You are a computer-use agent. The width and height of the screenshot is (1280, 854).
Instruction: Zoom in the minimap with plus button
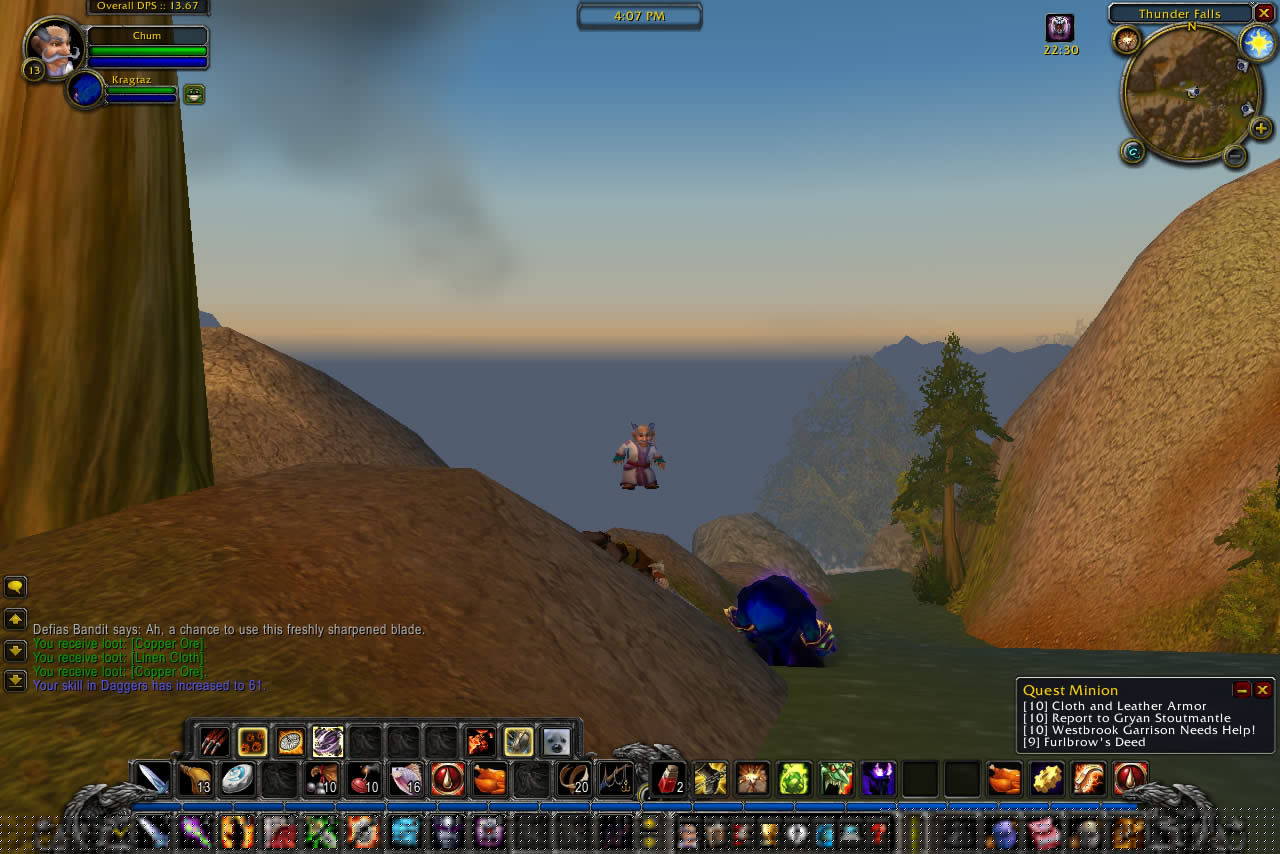1261,128
